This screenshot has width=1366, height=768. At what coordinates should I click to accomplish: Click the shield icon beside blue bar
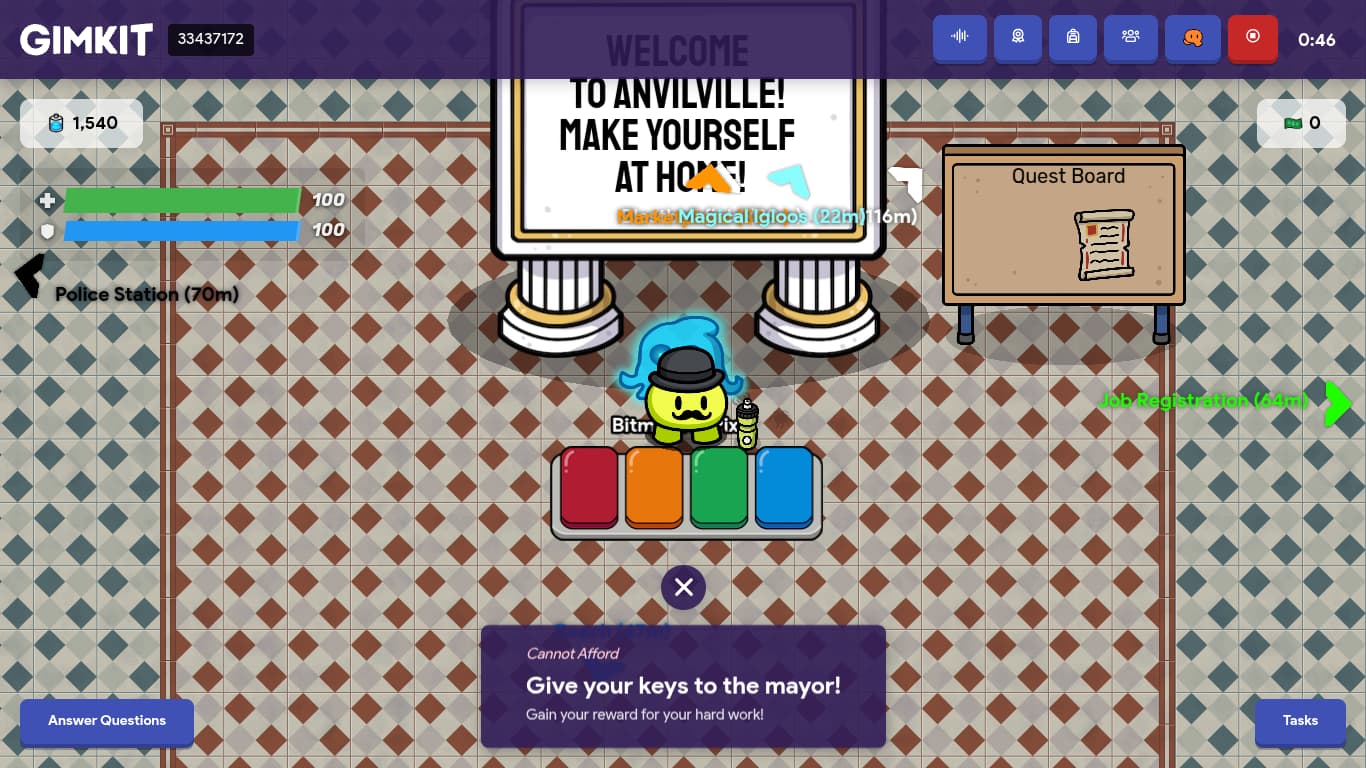coord(47,230)
